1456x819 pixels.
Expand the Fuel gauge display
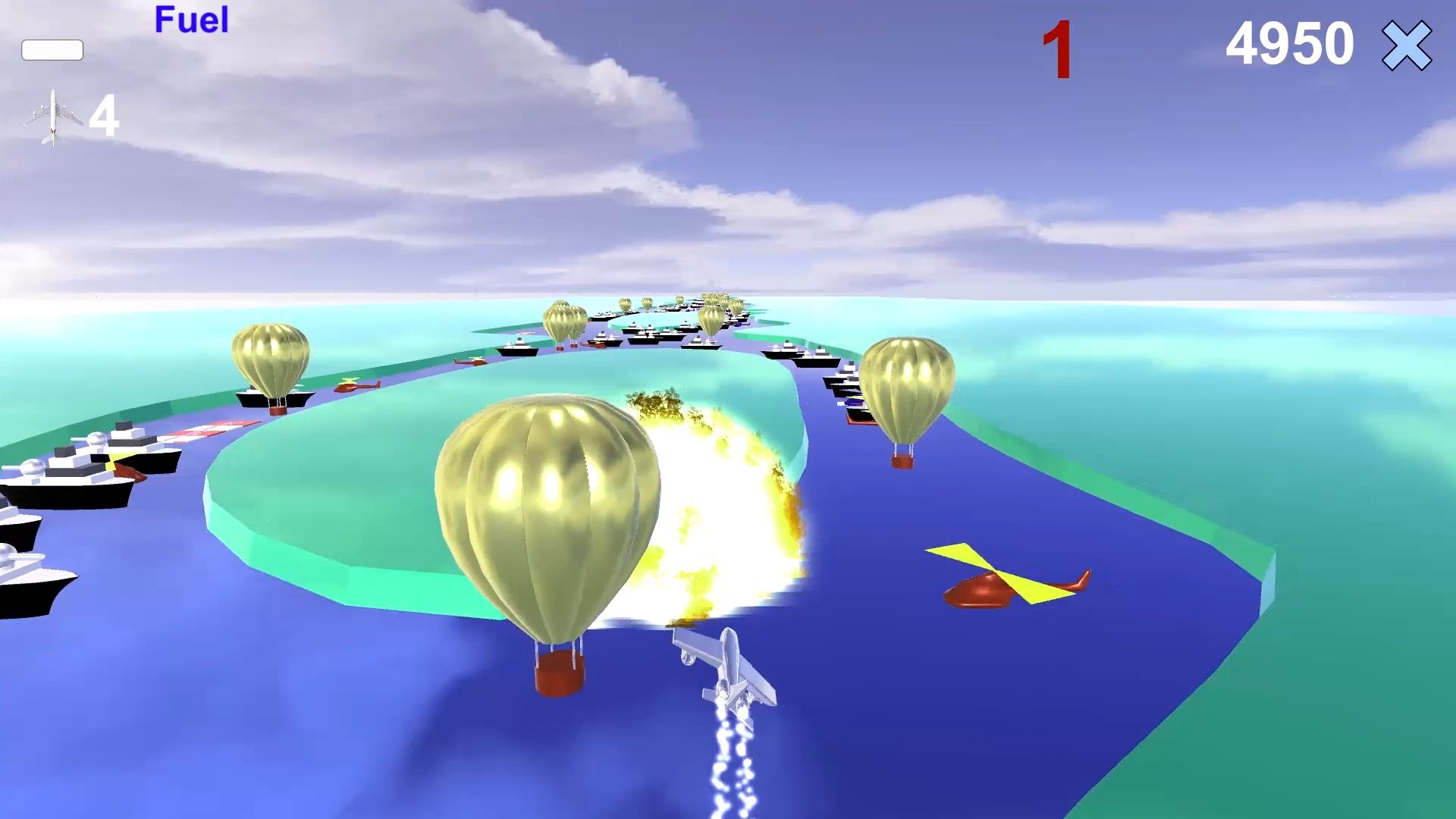(x=53, y=50)
